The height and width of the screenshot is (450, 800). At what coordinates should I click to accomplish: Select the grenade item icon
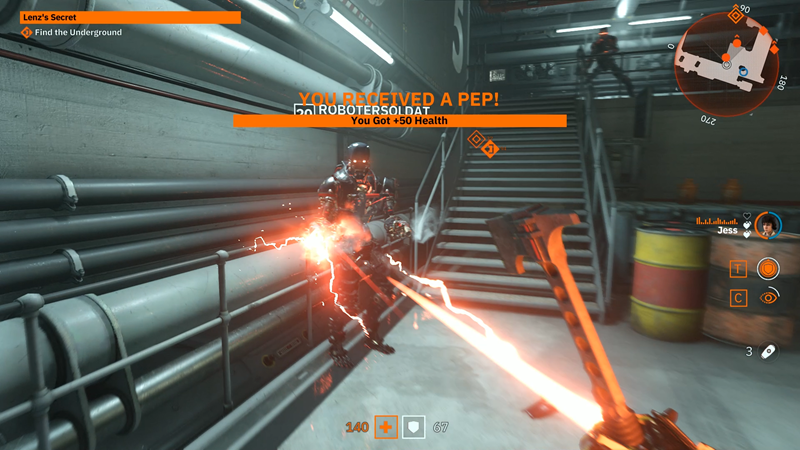766,351
